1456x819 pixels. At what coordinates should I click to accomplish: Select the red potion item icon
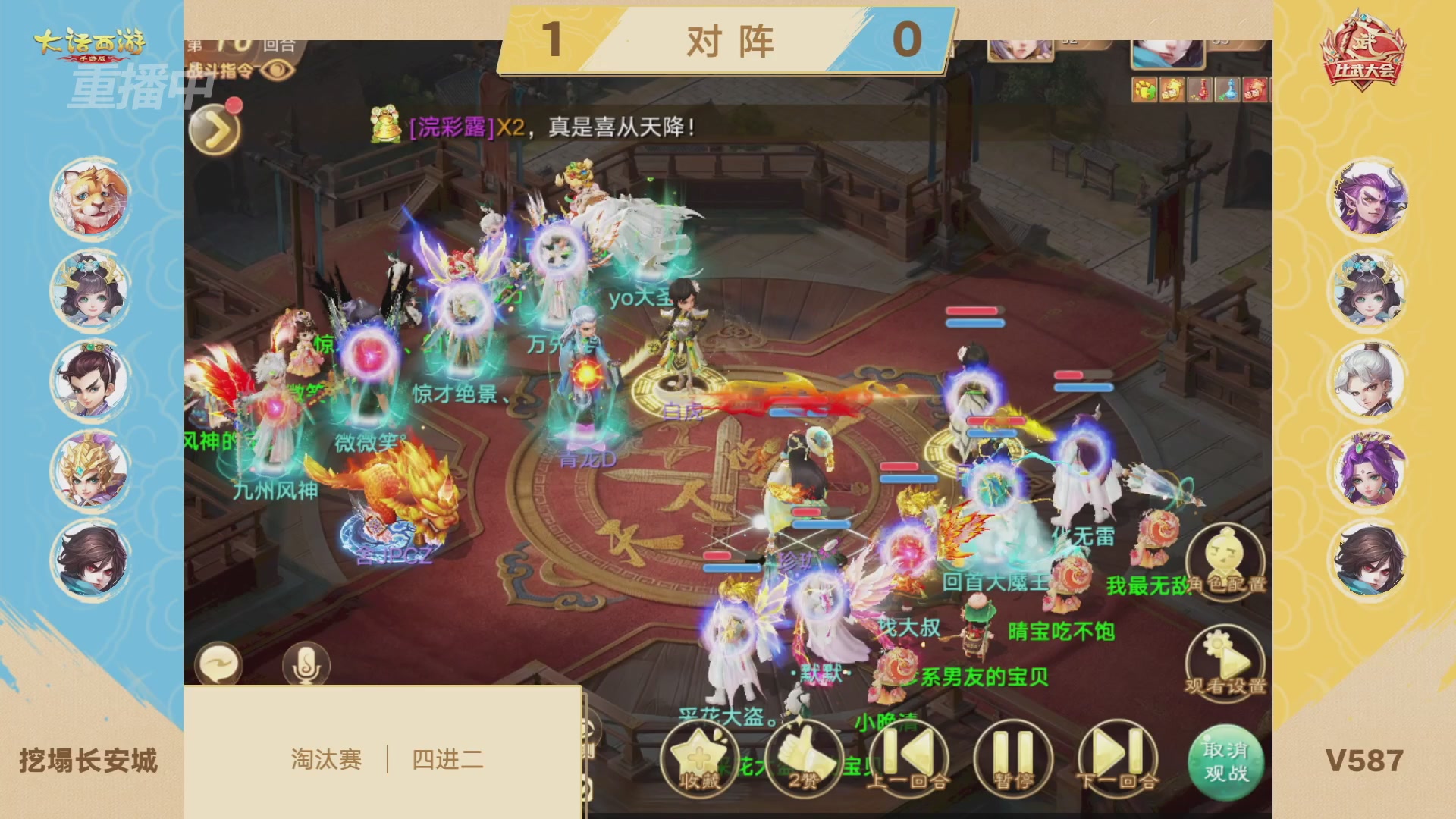click(x=1199, y=90)
